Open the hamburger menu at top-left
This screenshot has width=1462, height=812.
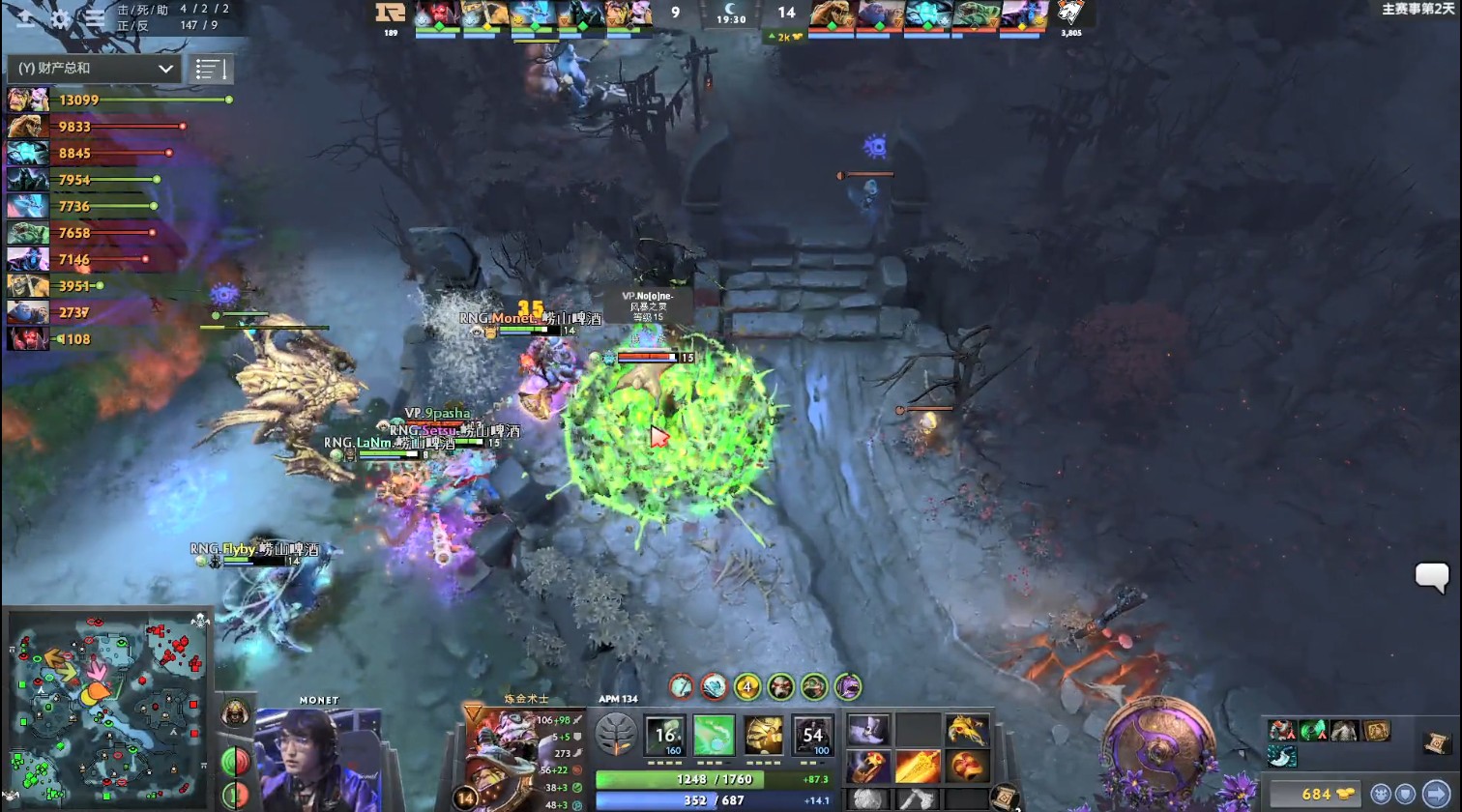click(95, 18)
